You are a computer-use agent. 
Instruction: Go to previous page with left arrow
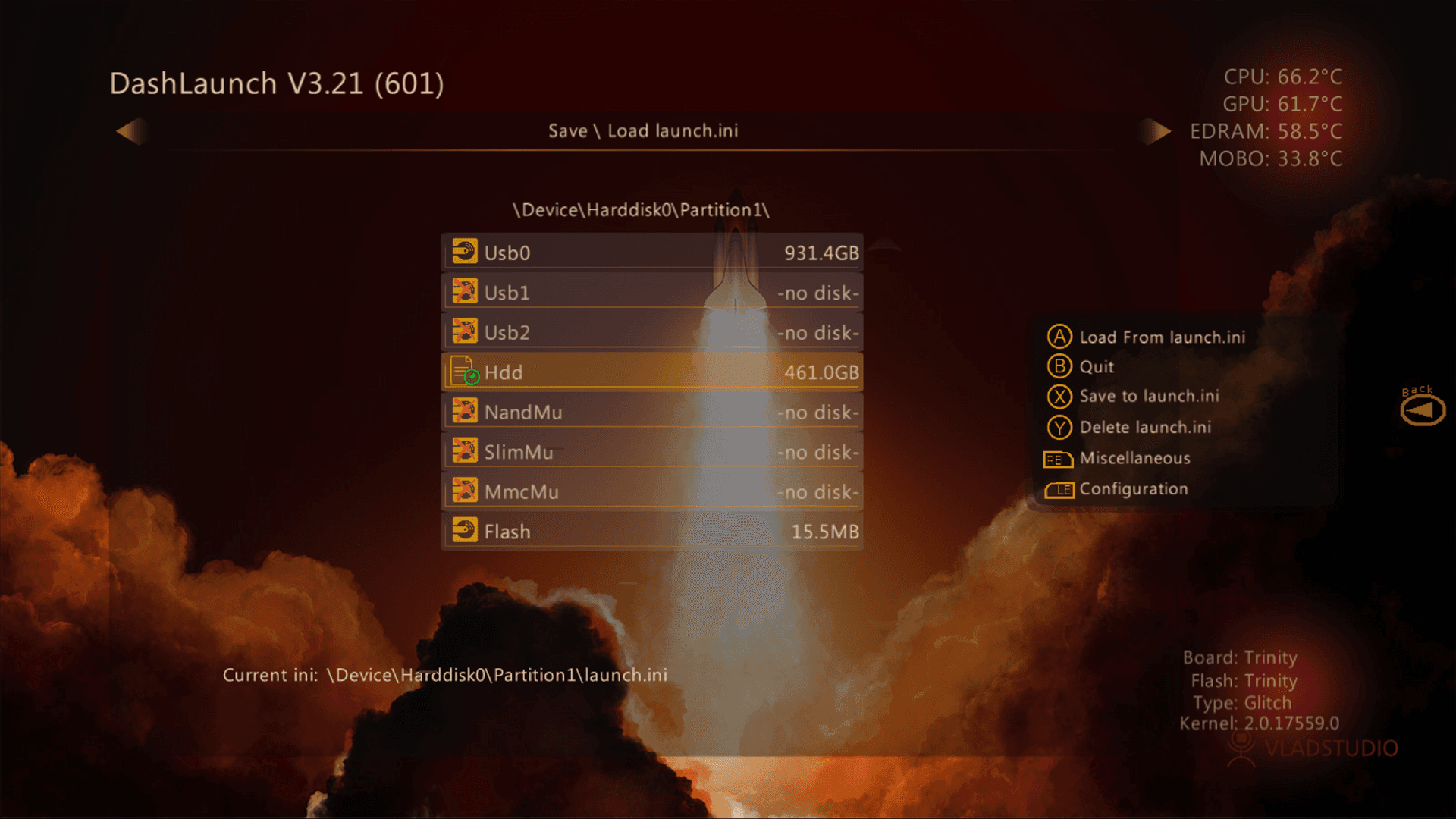130,131
